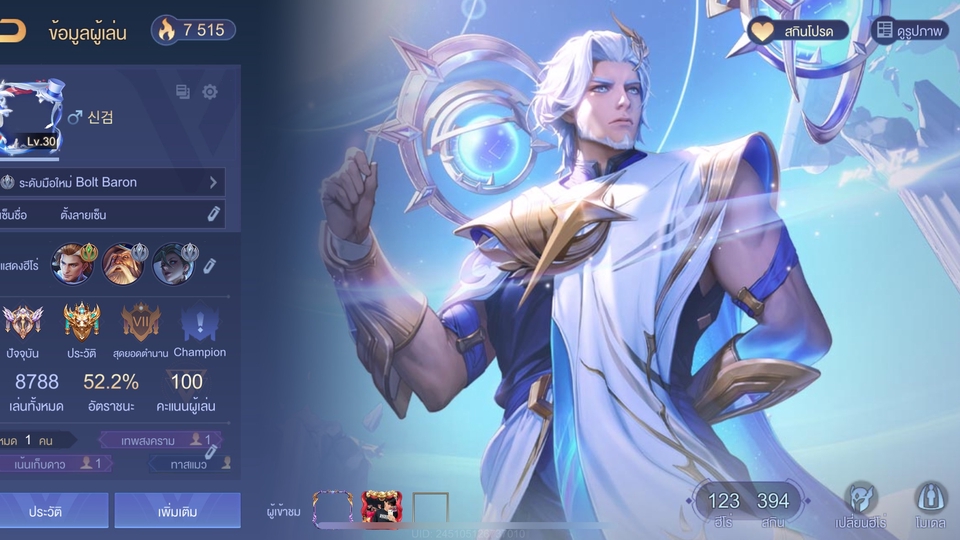
Task: Open profile settings gear icon
Action: 210,92
